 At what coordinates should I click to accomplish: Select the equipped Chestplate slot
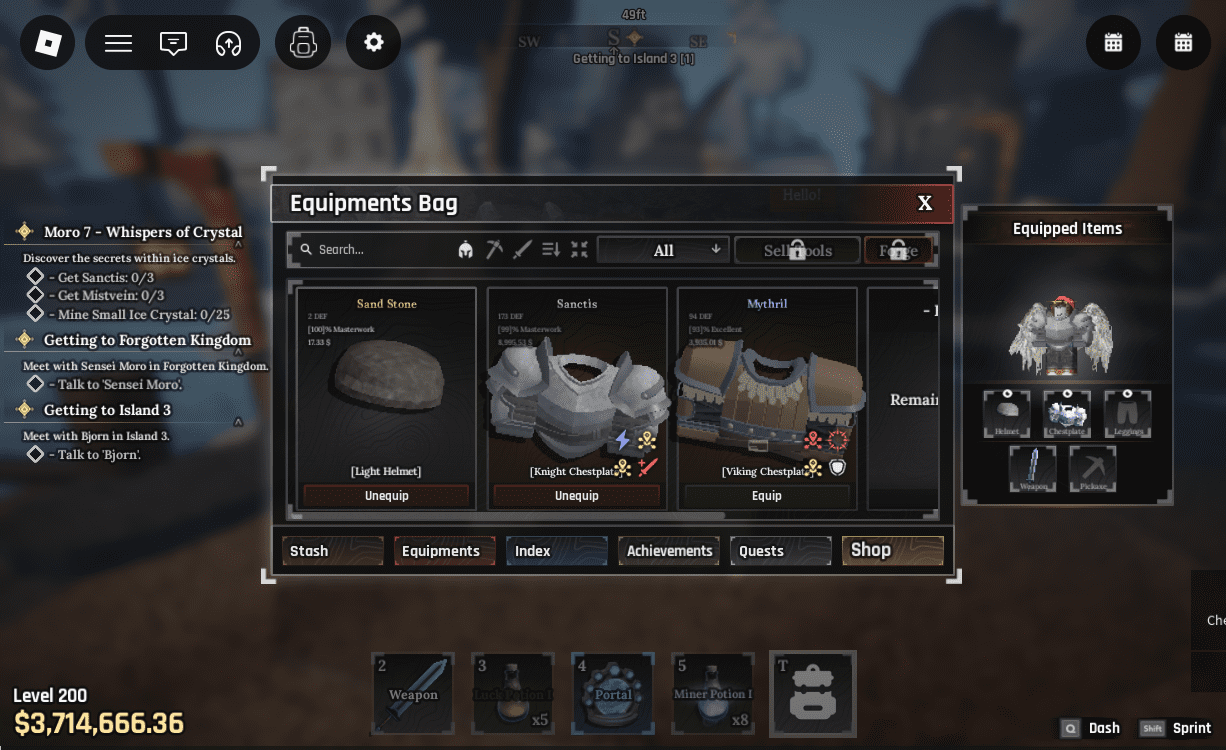coord(1067,413)
